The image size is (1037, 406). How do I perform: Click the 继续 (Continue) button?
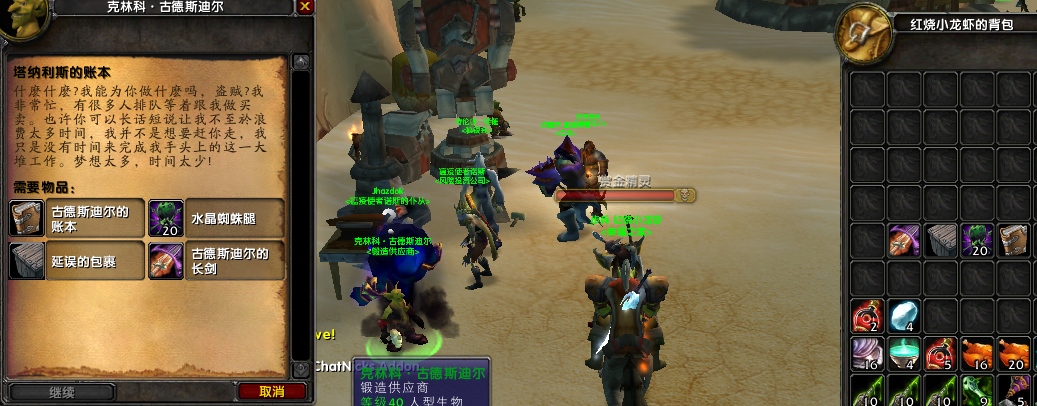click(x=61, y=392)
